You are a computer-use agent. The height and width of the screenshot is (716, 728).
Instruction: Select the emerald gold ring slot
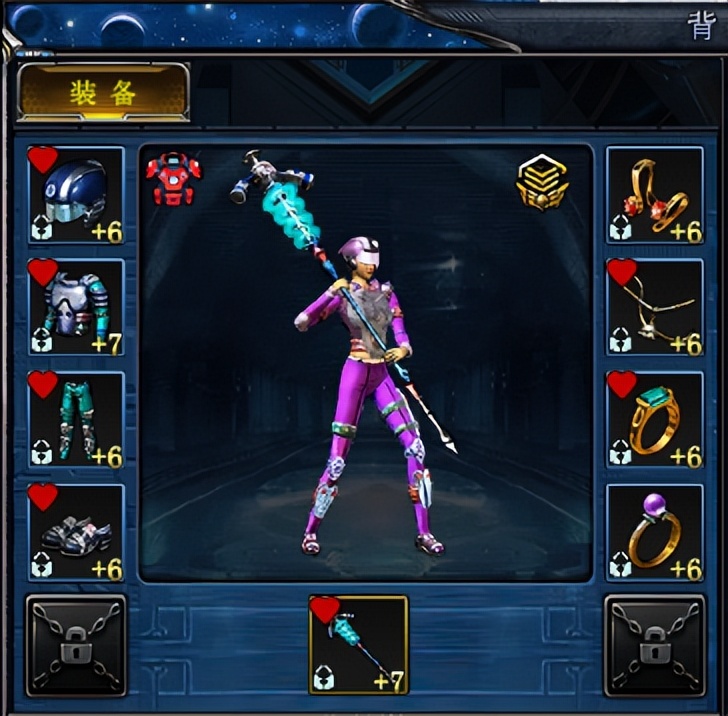(x=655, y=420)
